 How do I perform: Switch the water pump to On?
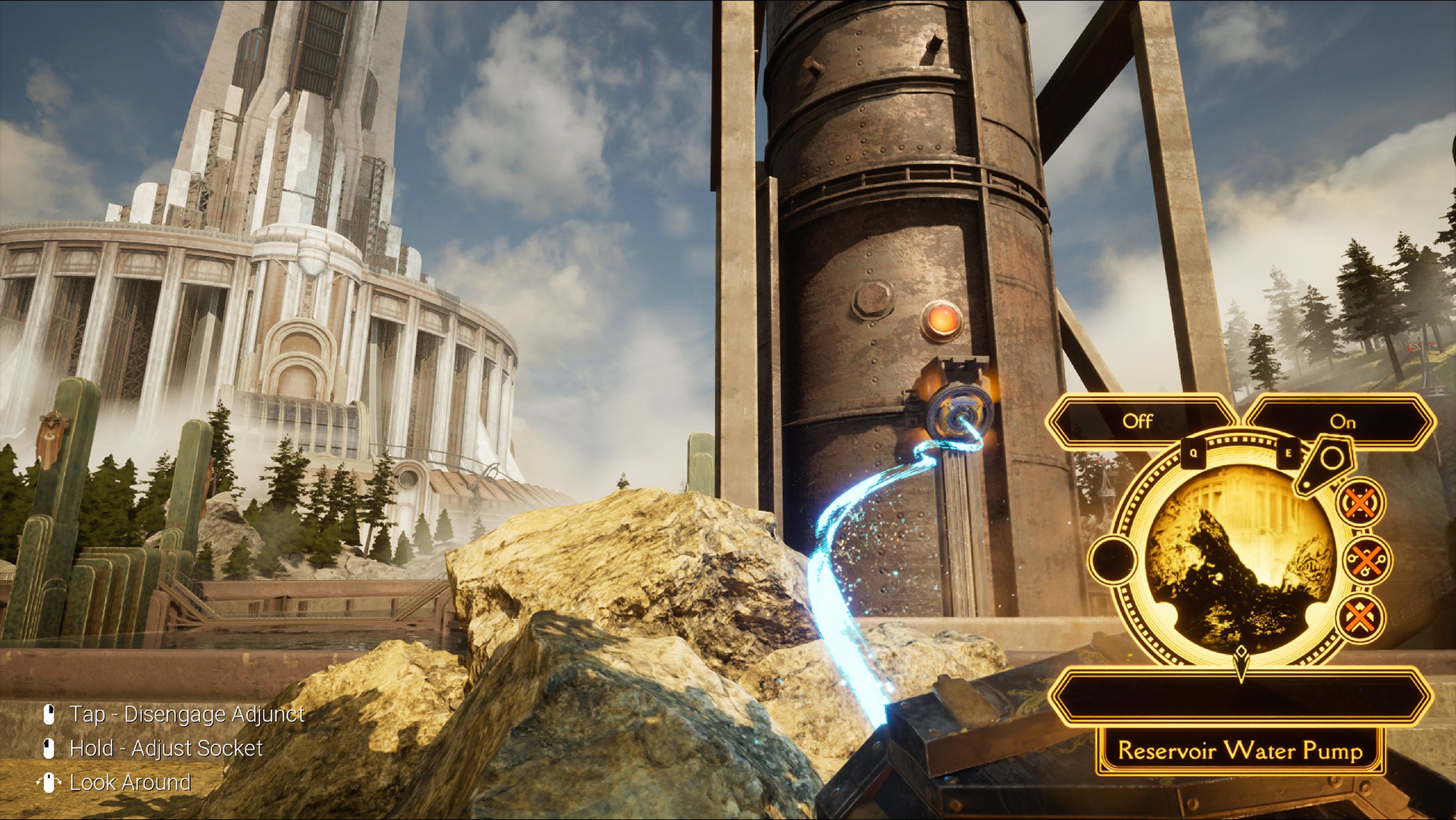(1342, 422)
